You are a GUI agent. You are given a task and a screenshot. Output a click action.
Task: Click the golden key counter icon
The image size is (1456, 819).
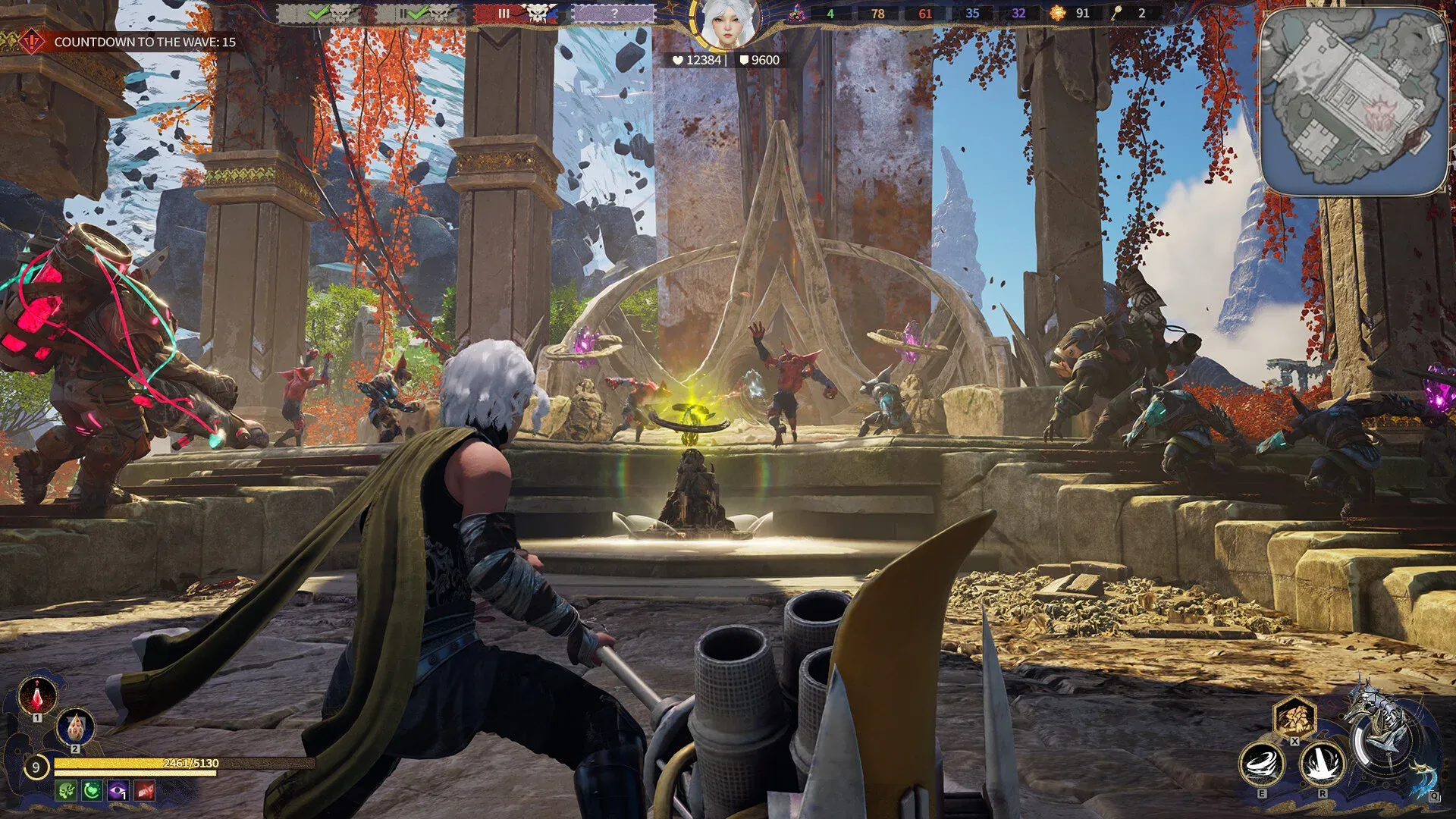tap(1116, 13)
